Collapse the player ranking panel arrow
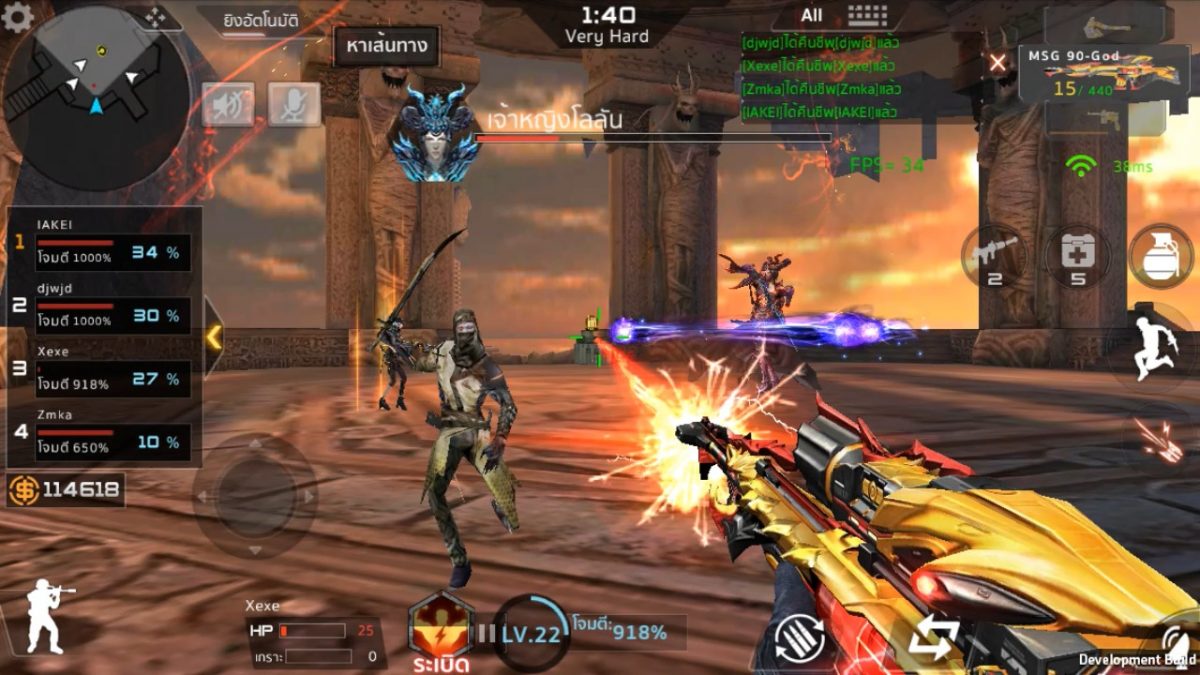This screenshot has height=675, width=1200. pyautogui.click(x=213, y=338)
